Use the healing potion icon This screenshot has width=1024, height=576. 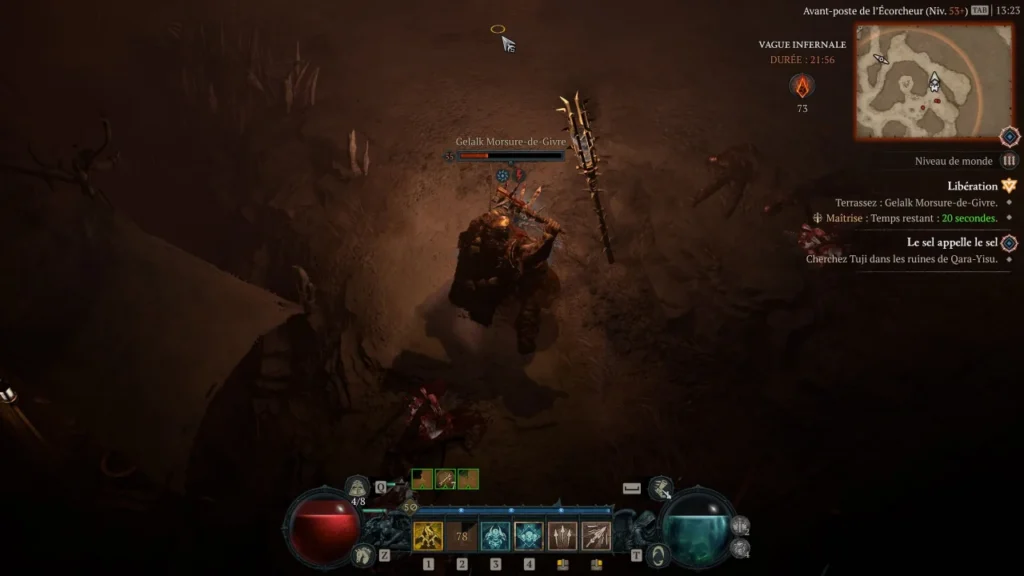[x=358, y=488]
